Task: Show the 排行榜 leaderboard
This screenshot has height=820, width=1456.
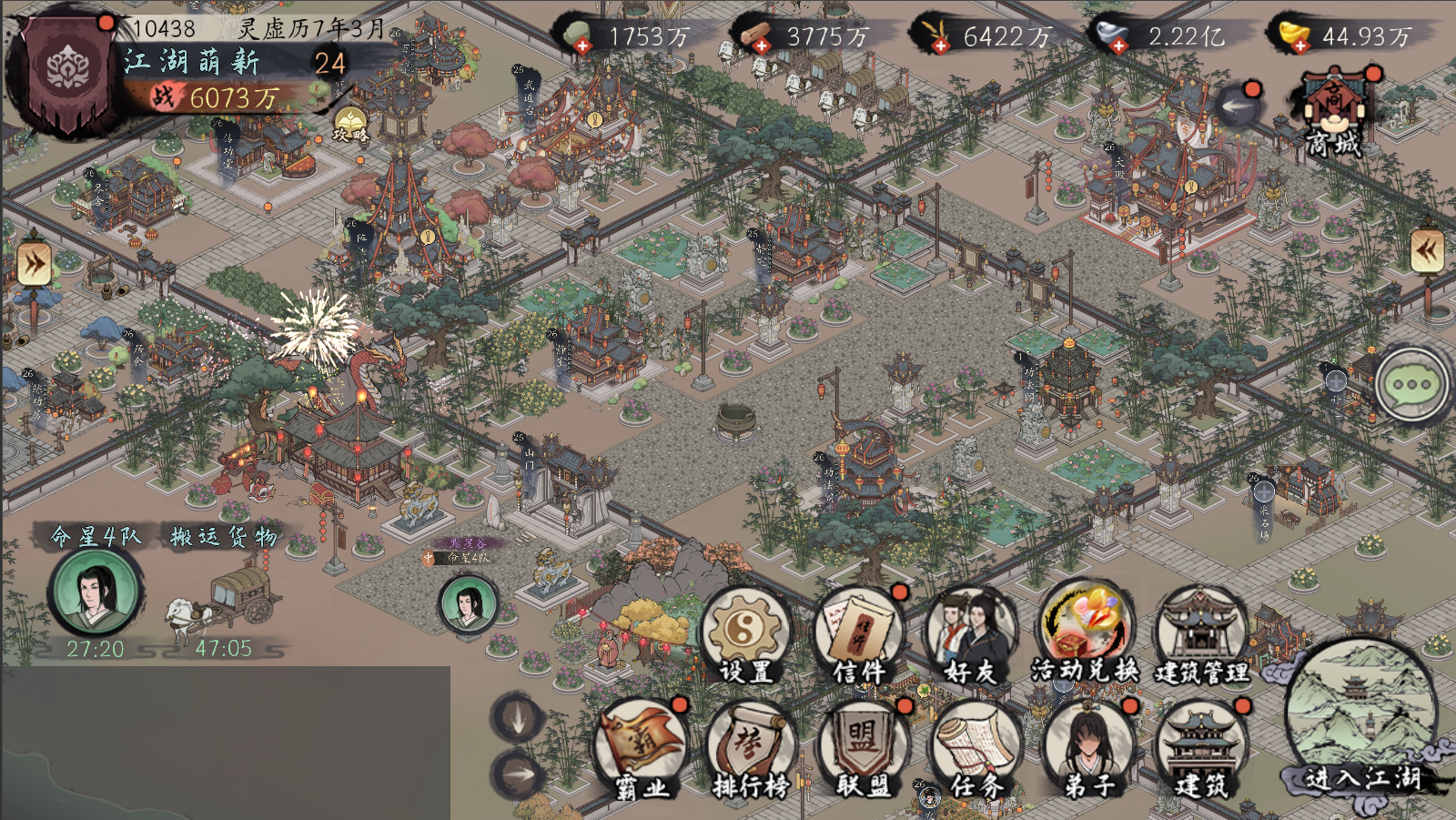Action: coord(752,748)
